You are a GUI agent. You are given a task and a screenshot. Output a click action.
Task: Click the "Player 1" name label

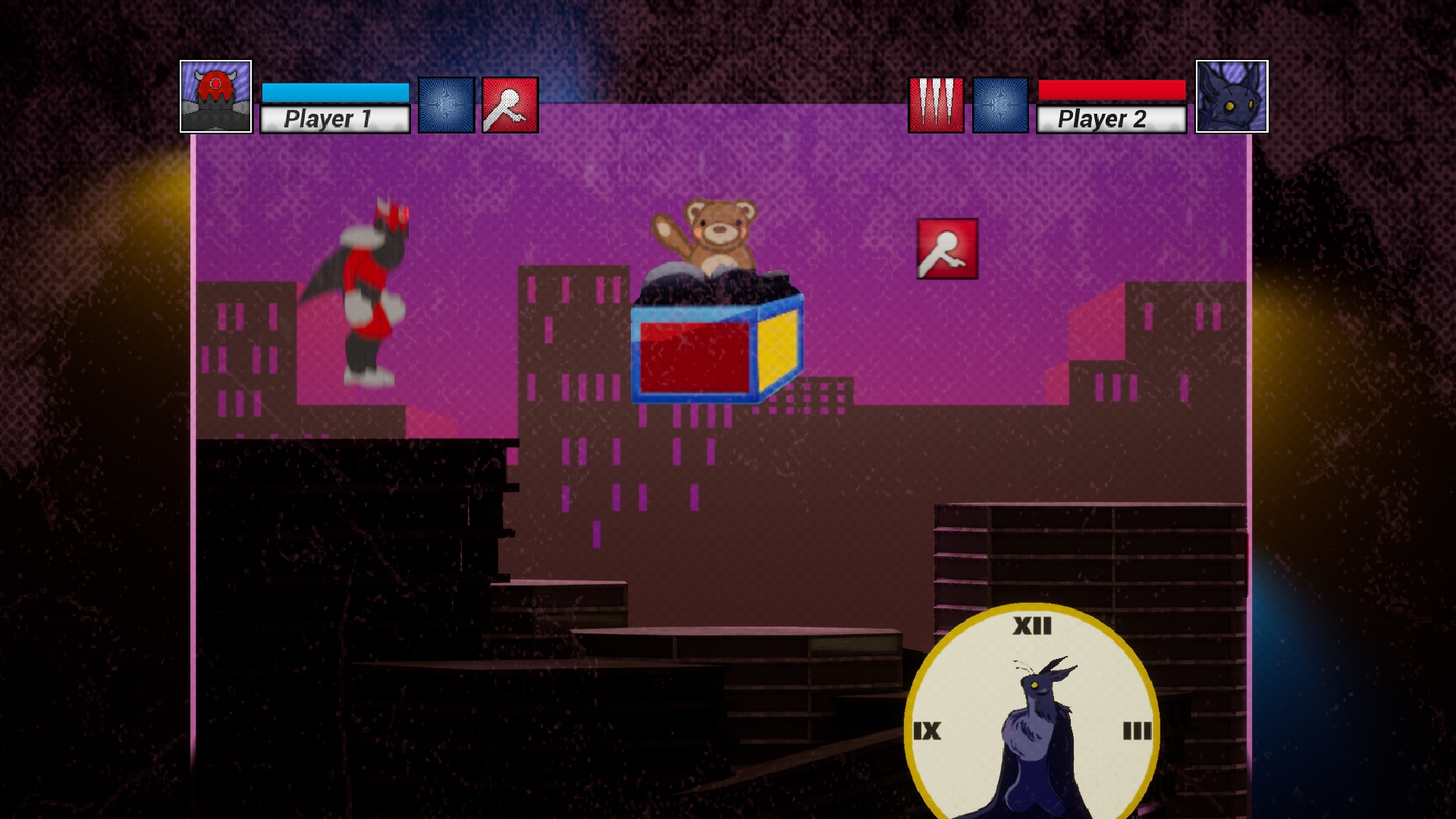pos(334,118)
